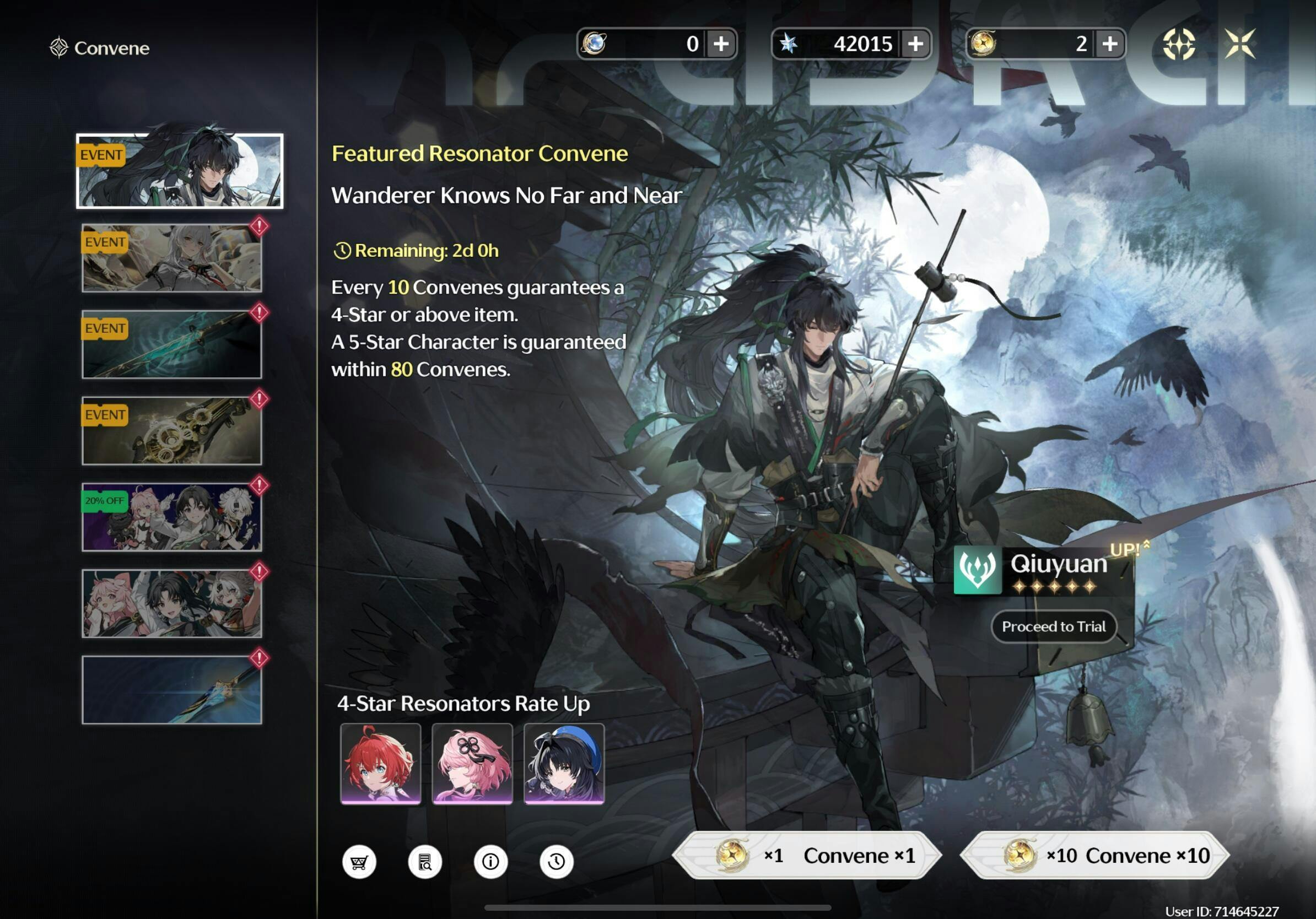Select the golden gear weapon event banner
Screen dimensions: 1316x919
click(x=171, y=430)
